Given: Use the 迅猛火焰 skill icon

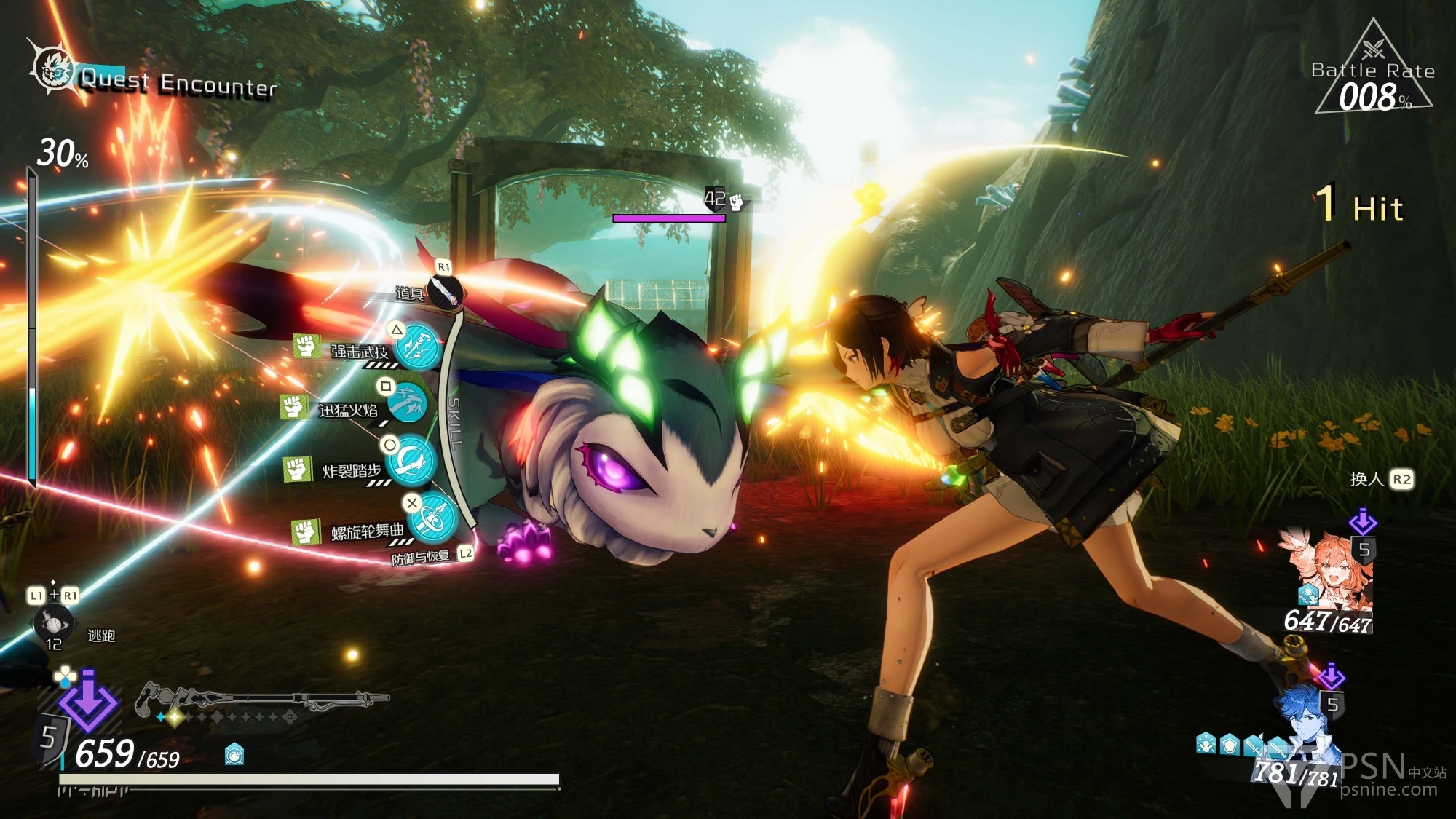Looking at the screenshot, I should click(x=406, y=403).
